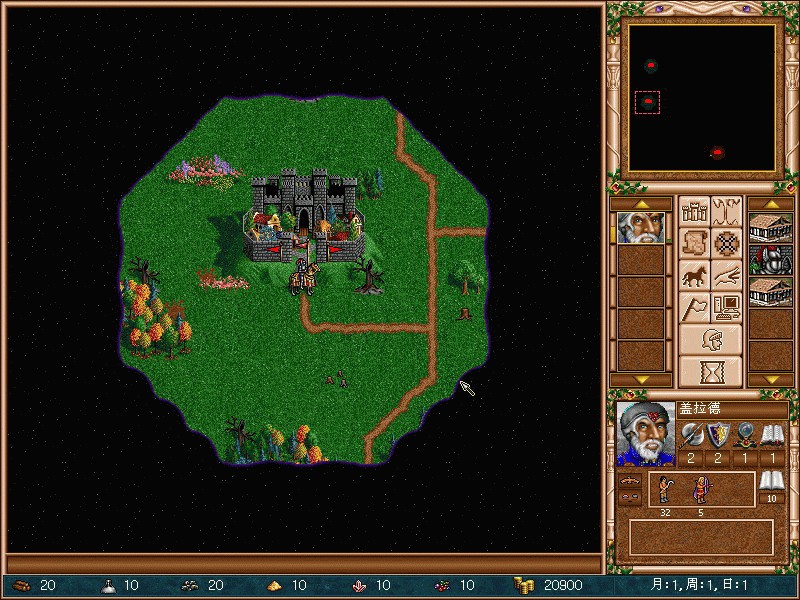Toggle the underground view with the stalactite button
The image size is (800, 600).
tap(727, 211)
